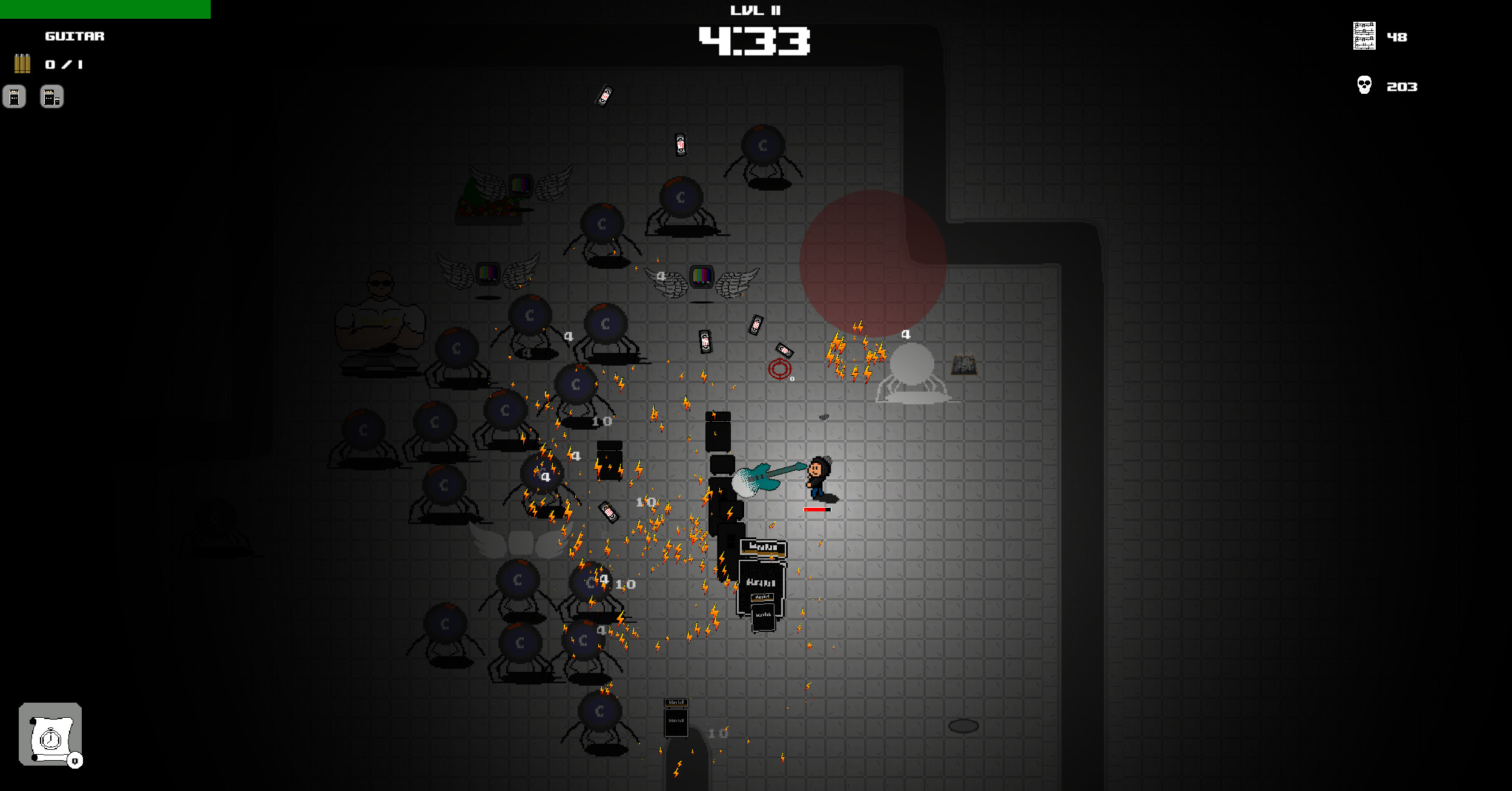Click the skull icon beside the 203 counter
Viewport: 1512px width, 791px height.
(1364, 85)
